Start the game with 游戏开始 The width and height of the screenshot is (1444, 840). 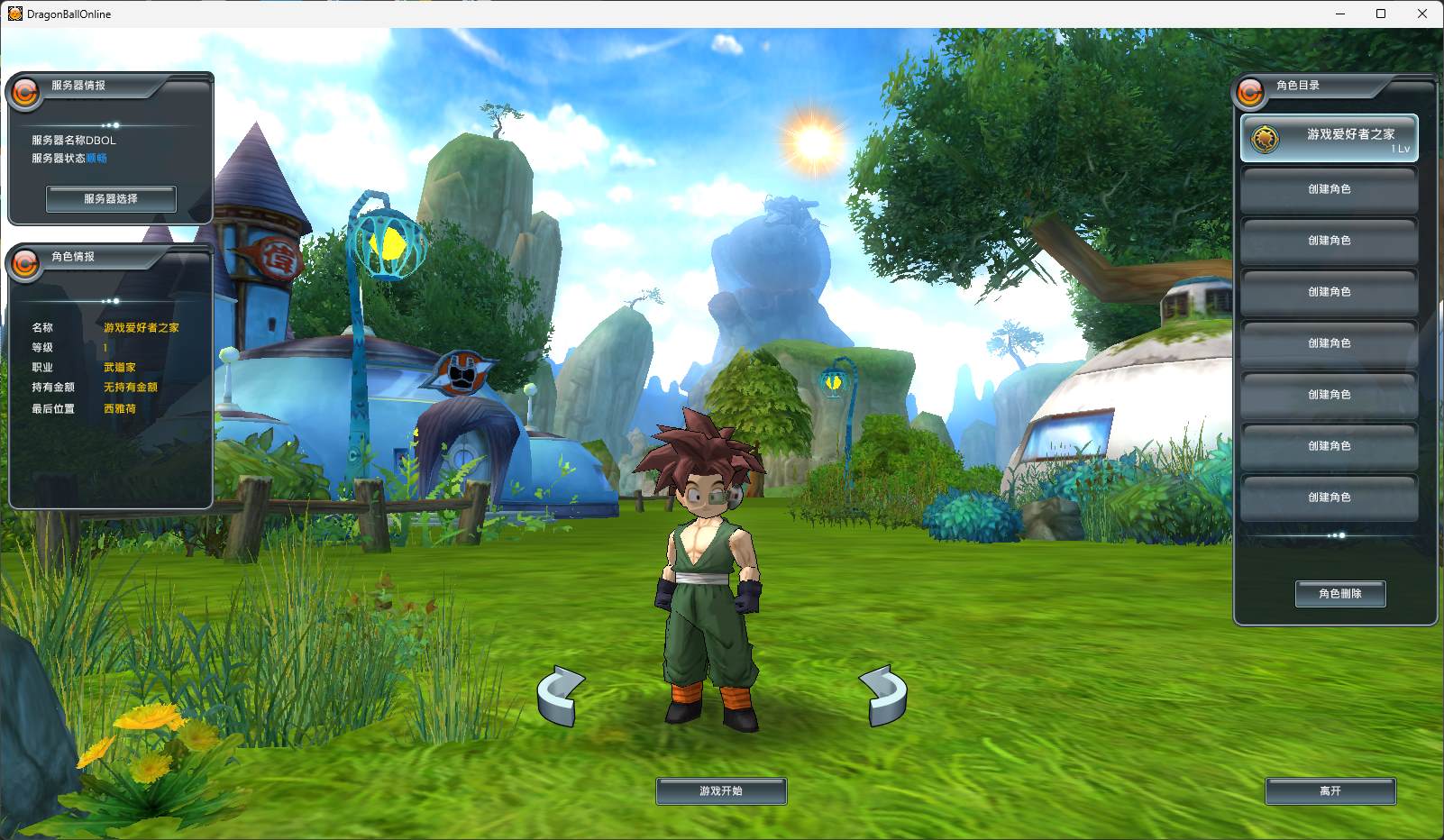721,791
